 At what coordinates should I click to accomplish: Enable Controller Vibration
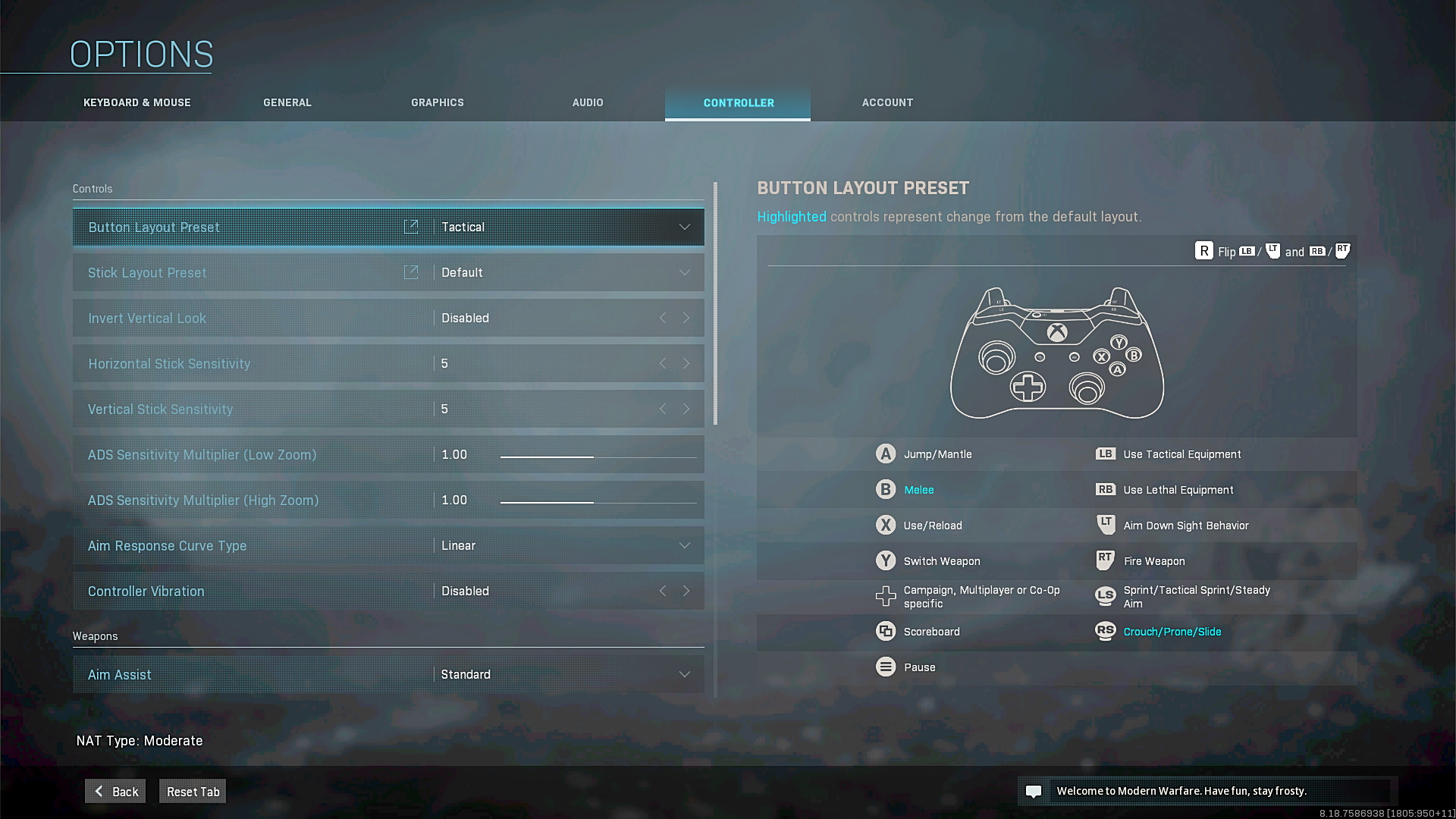coord(686,591)
